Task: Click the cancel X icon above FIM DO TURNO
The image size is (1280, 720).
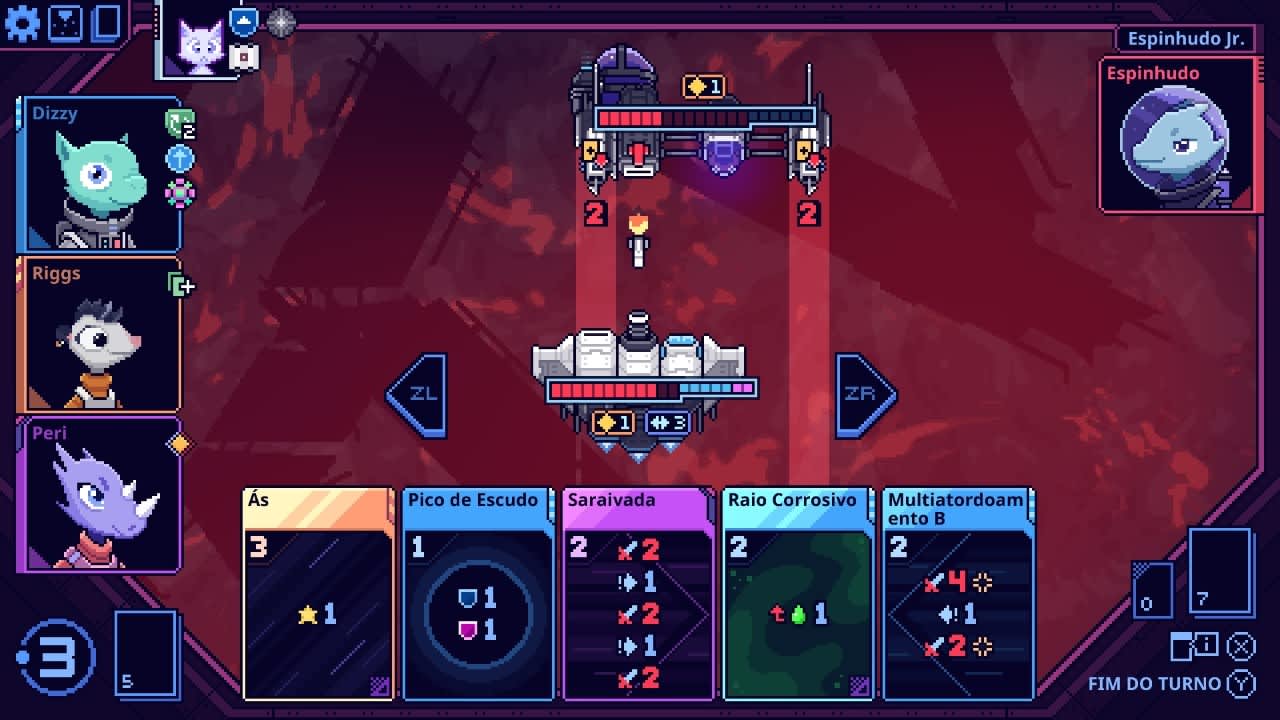Action: click(x=1241, y=645)
